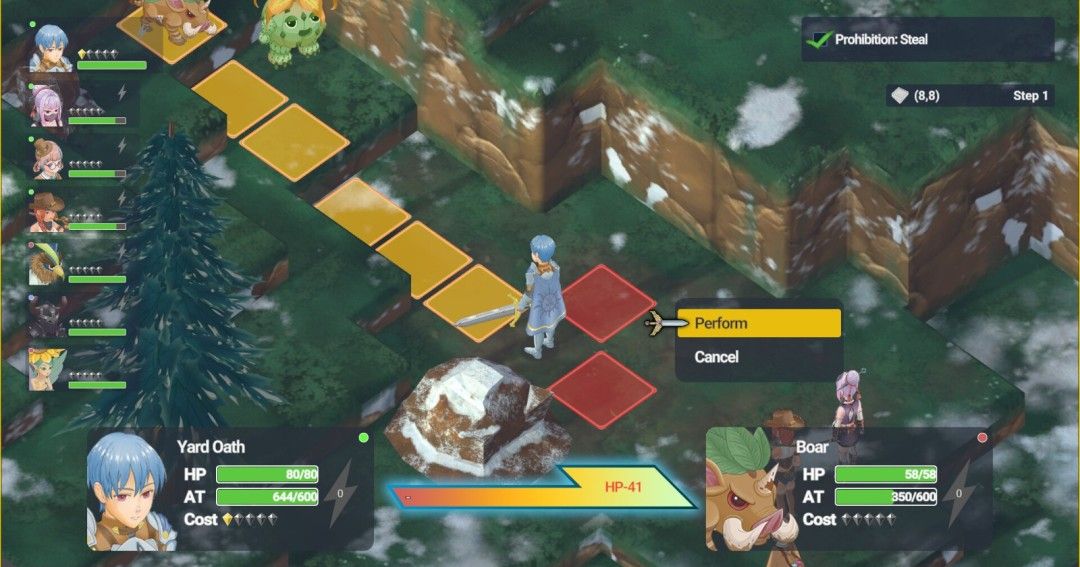Click the Boar target portrait
1080x567 pixels.
[746, 492]
